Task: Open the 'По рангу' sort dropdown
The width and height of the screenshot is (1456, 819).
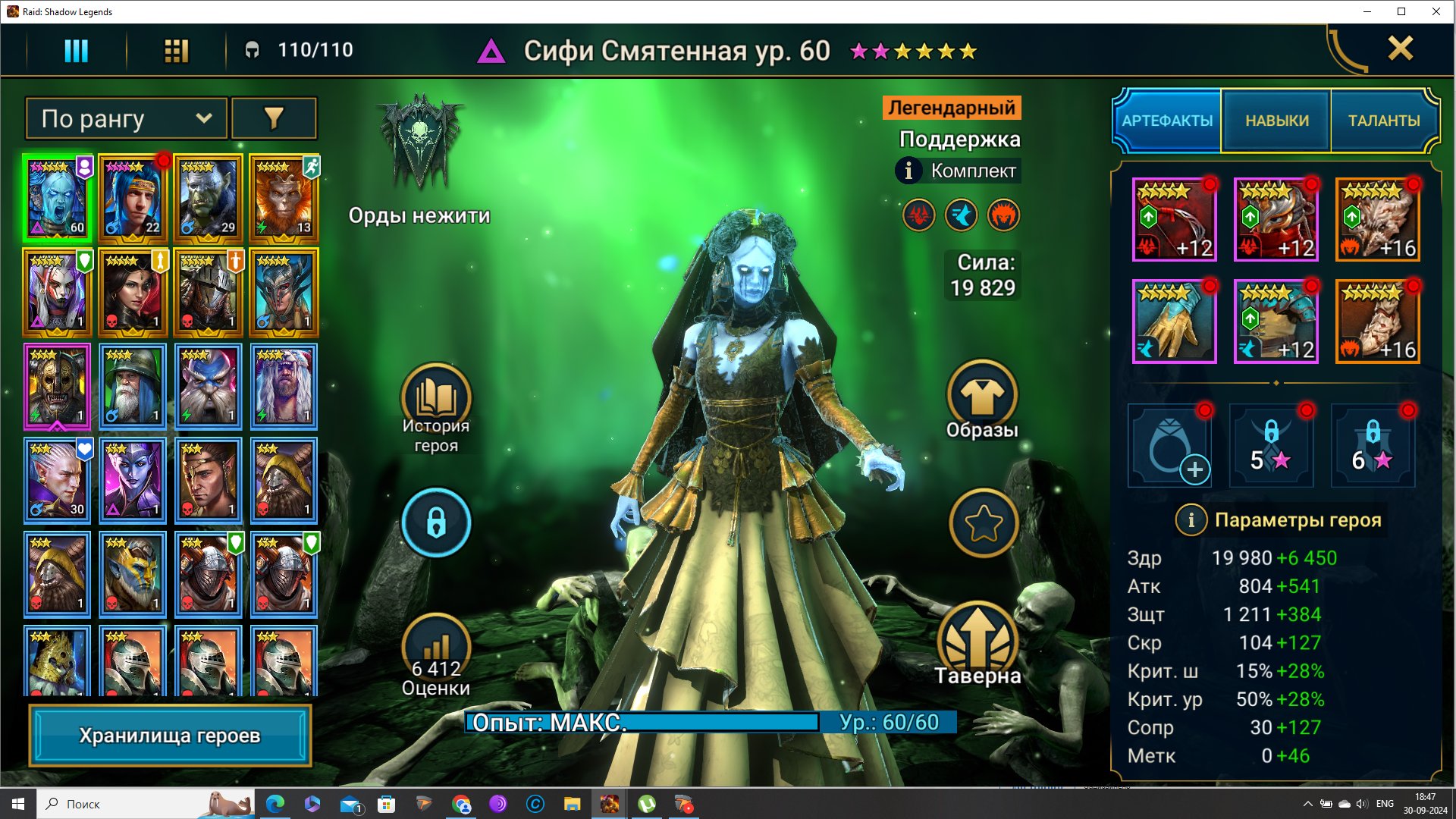Action: 126,119
